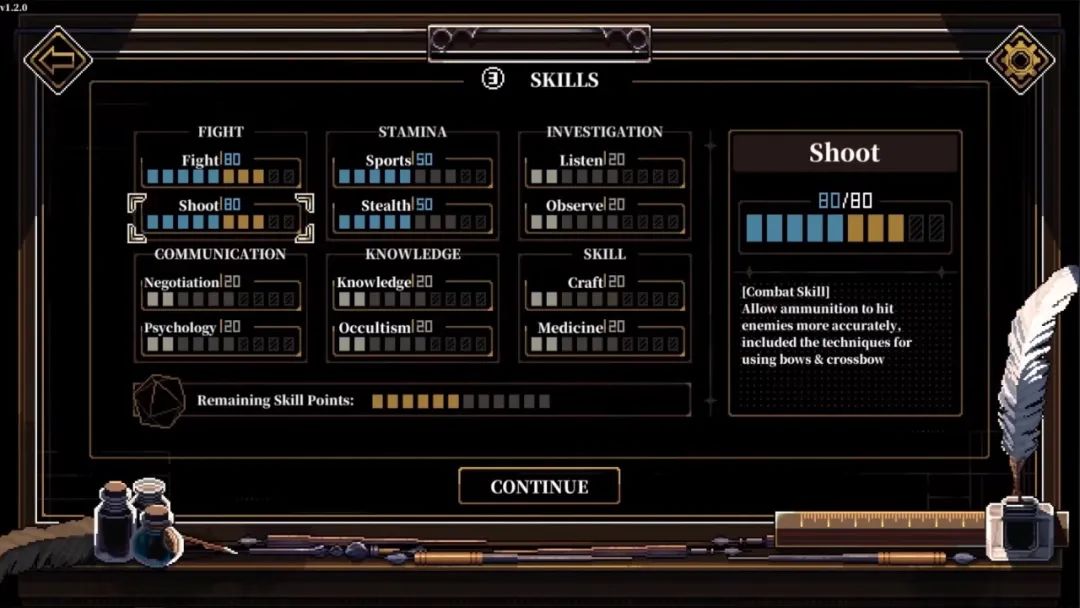Select the Sports skill
The height and width of the screenshot is (608, 1080).
click(x=412, y=170)
